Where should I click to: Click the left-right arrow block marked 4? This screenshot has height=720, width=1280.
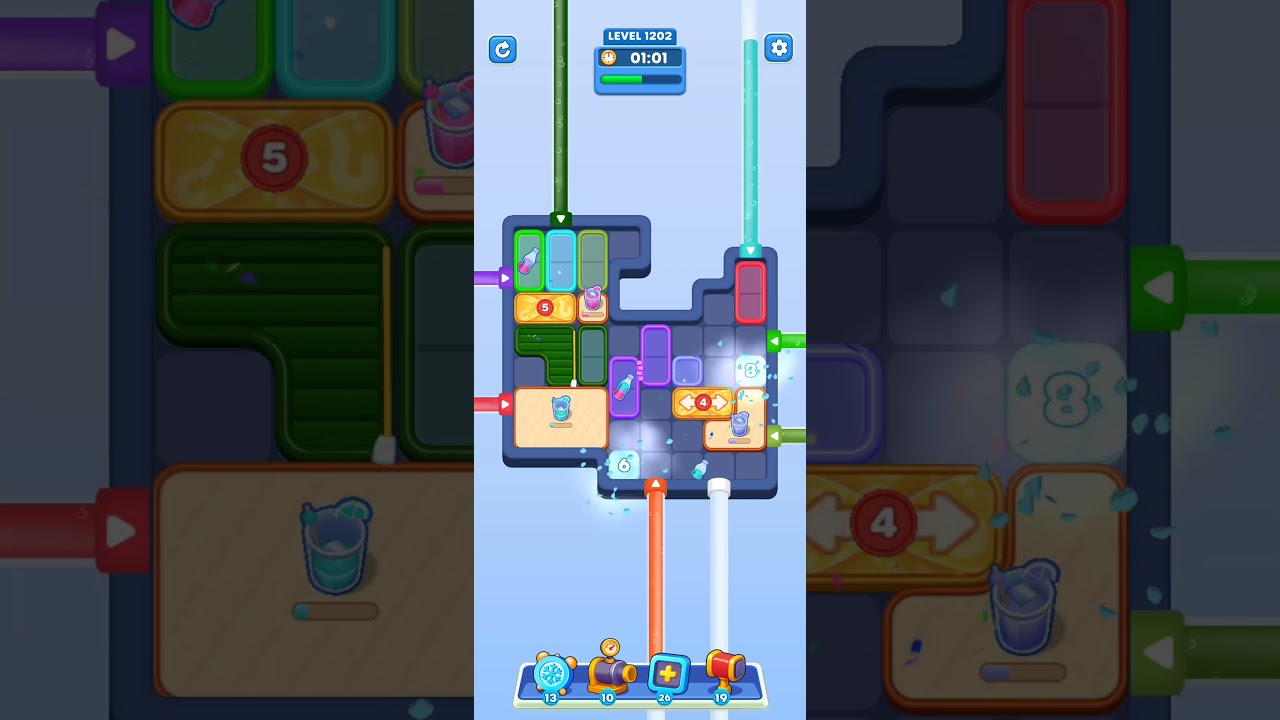point(703,403)
